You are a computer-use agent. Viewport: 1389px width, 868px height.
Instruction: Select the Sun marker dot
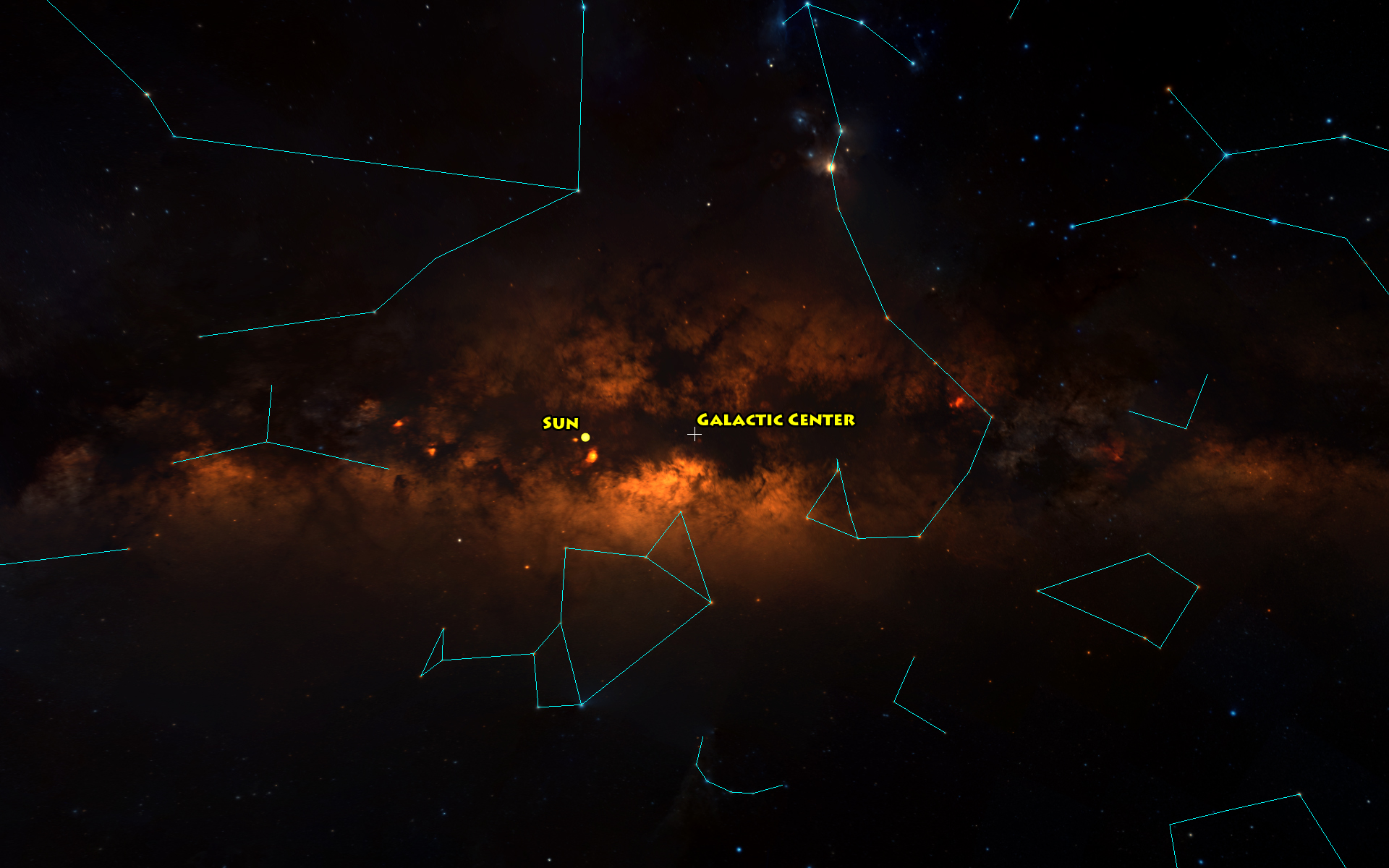(585, 437)
